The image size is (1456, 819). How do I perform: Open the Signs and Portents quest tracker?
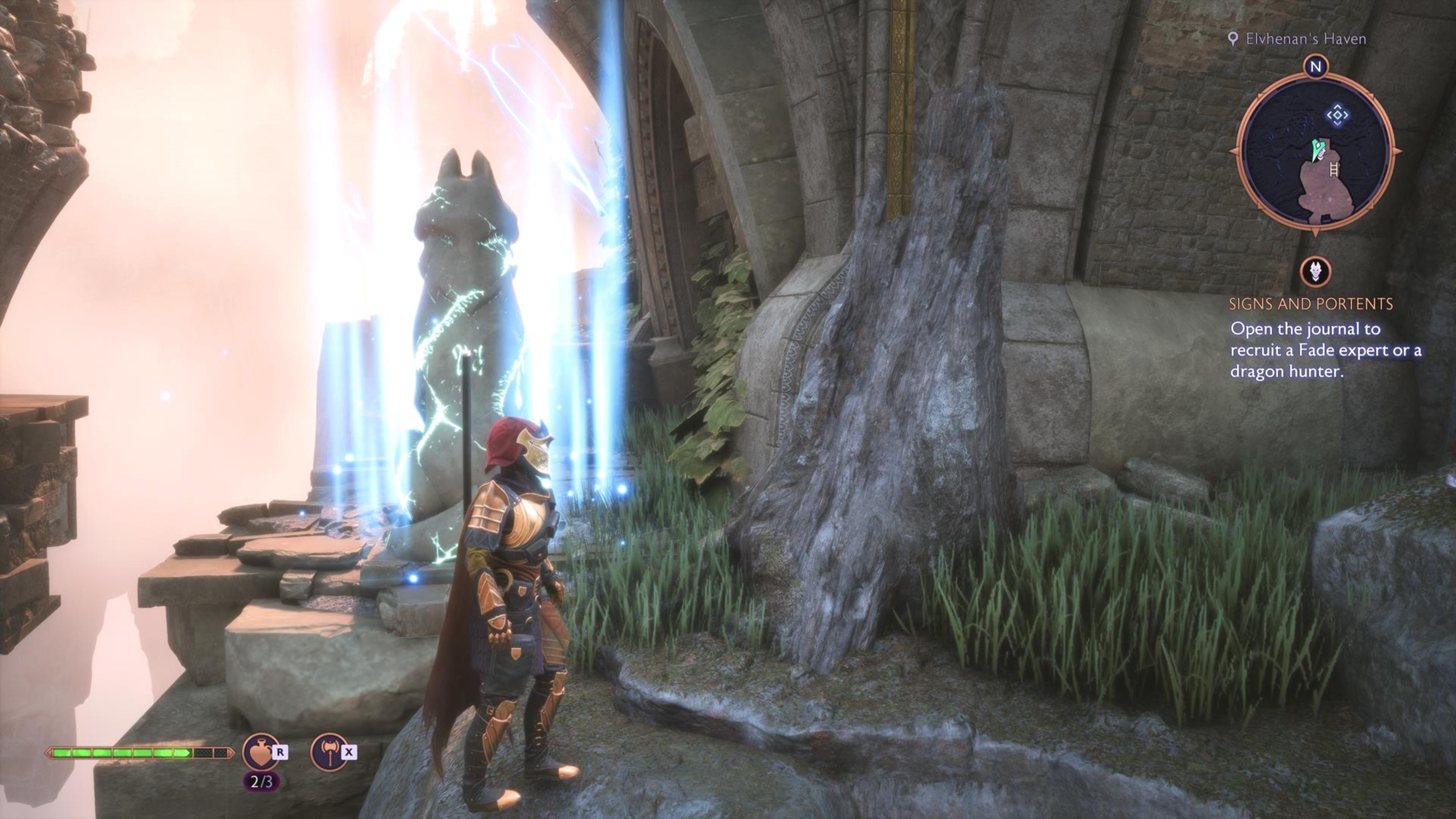click(1311, 304)
